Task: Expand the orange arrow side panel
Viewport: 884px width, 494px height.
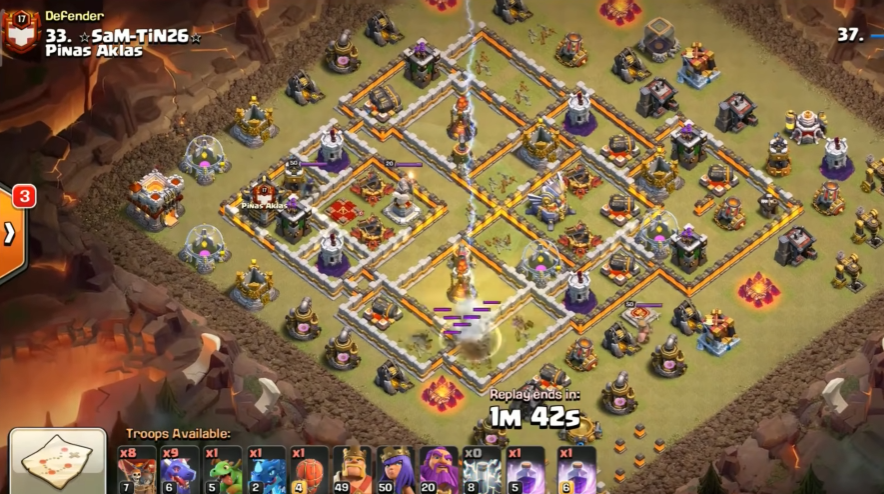Action: click(11, 232)
